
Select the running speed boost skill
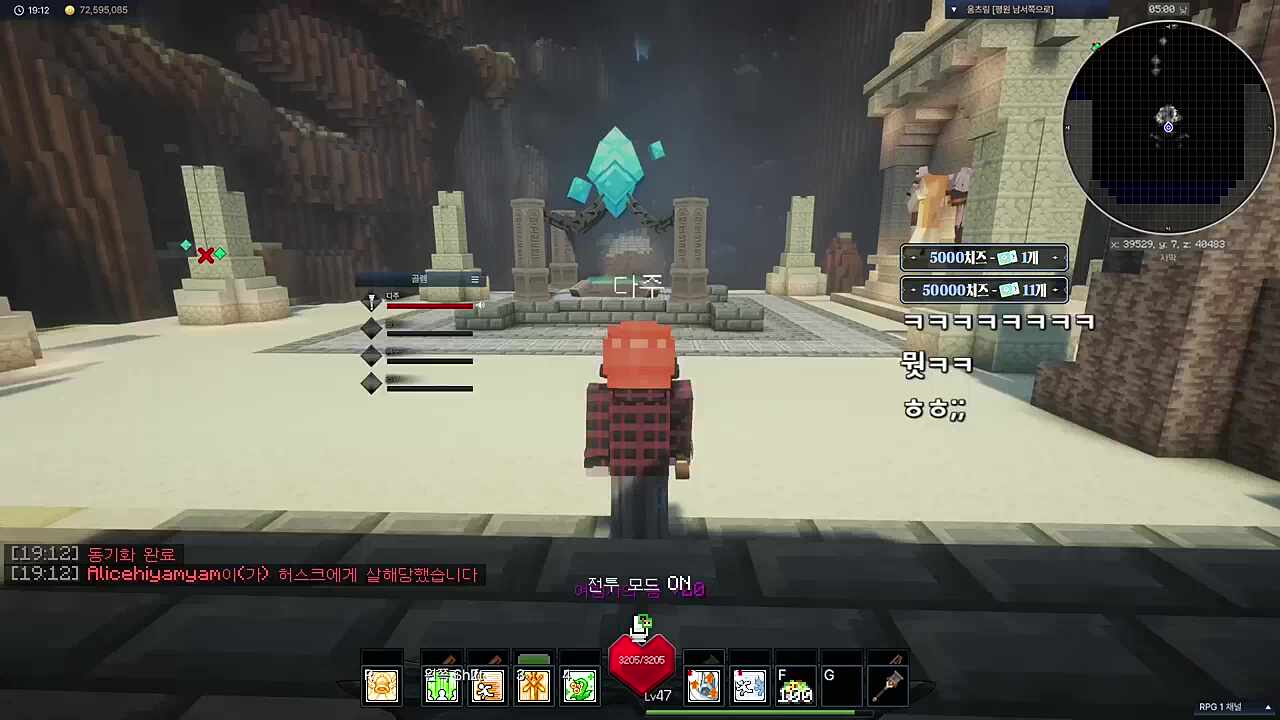[487, 684]
